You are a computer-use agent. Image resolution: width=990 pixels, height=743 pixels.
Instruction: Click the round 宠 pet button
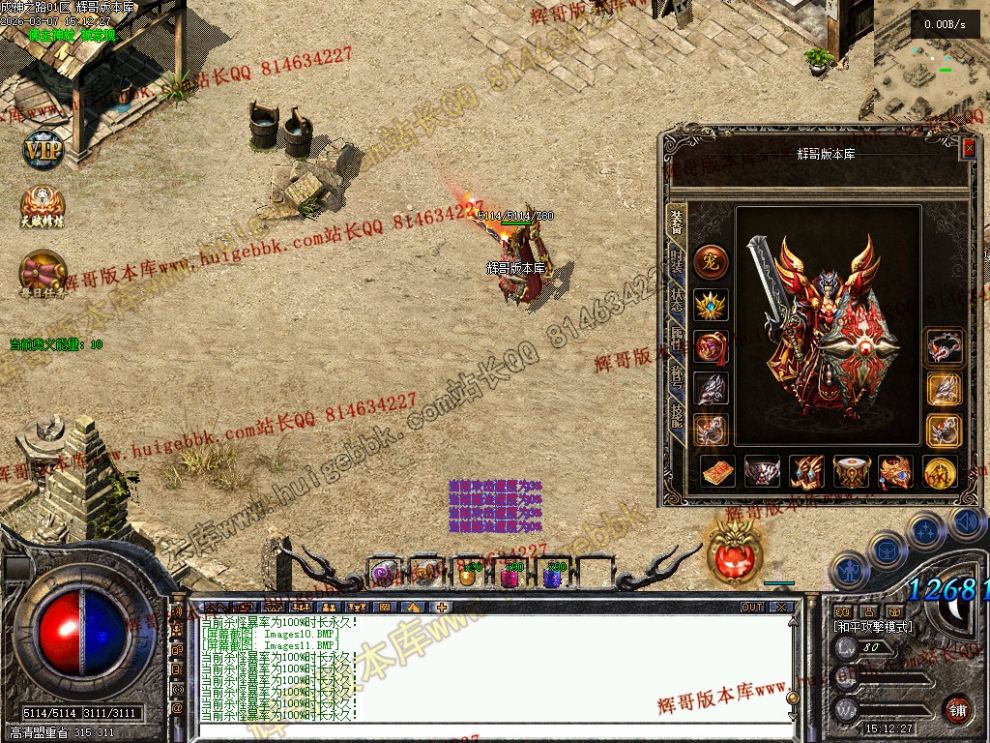click(x=711, y=262)
